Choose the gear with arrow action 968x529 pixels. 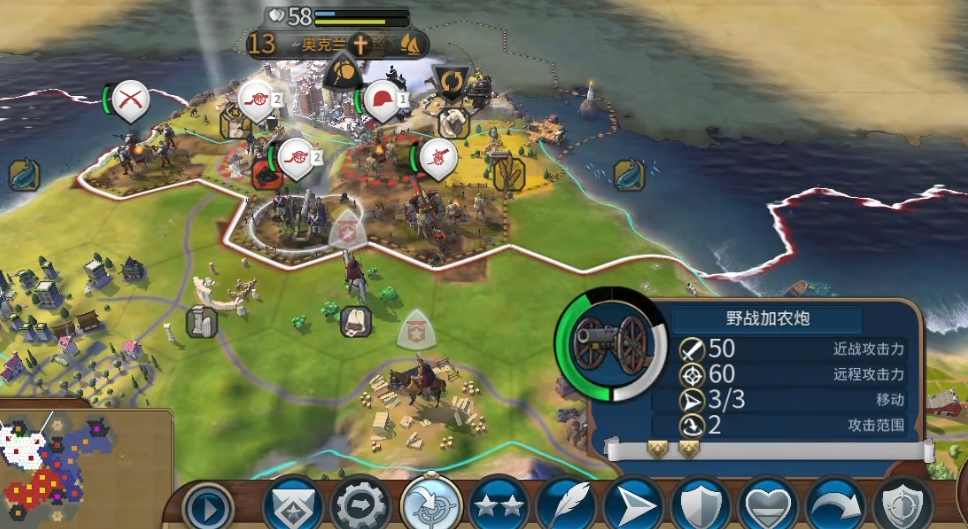click(360, 505)
